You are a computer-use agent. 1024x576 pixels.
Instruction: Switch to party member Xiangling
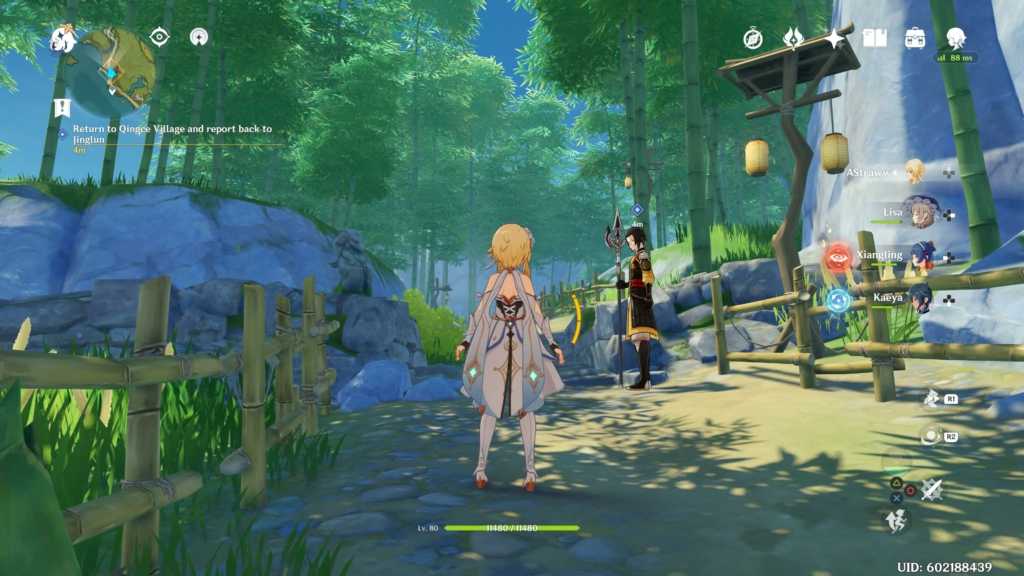click(x=921, y=255)
